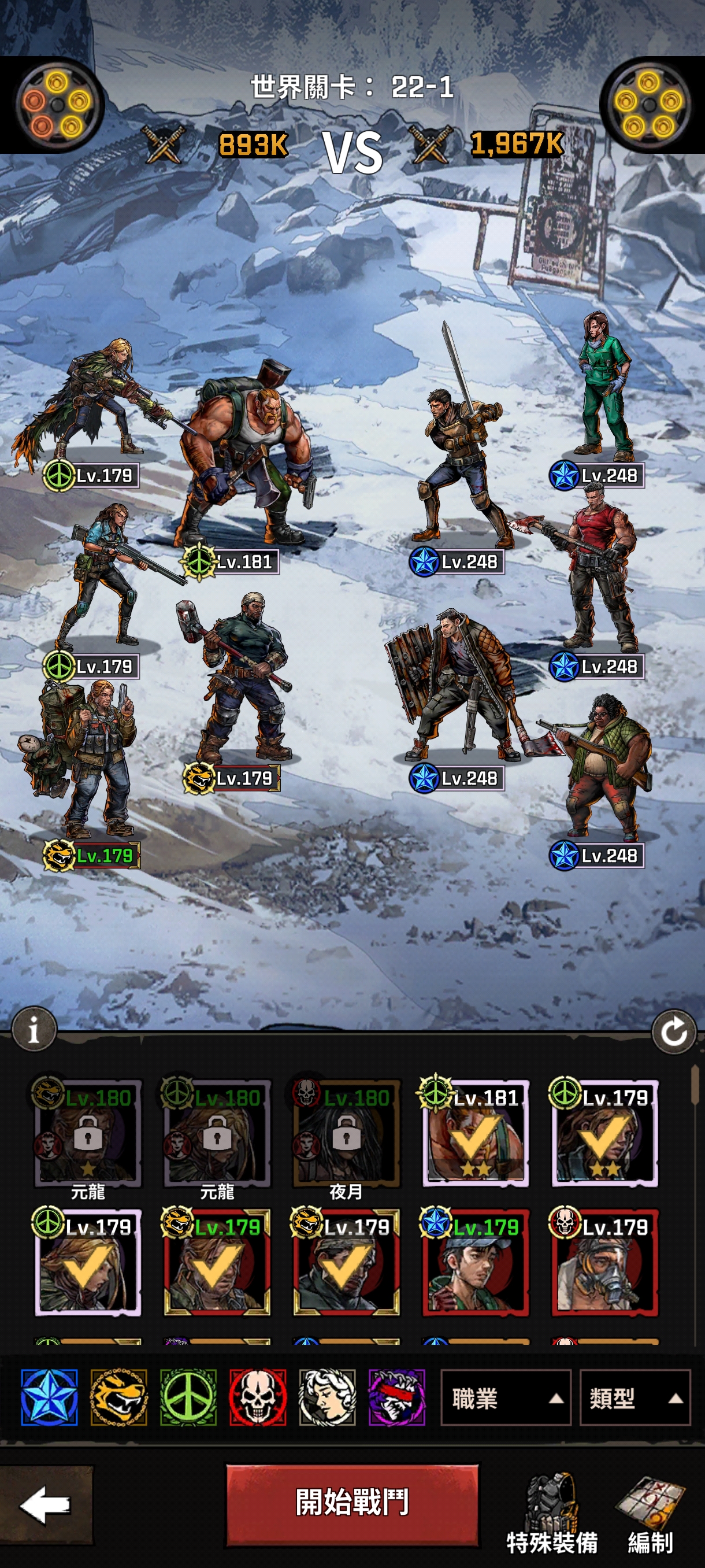Show battle info with the i button

(34, 1029)
